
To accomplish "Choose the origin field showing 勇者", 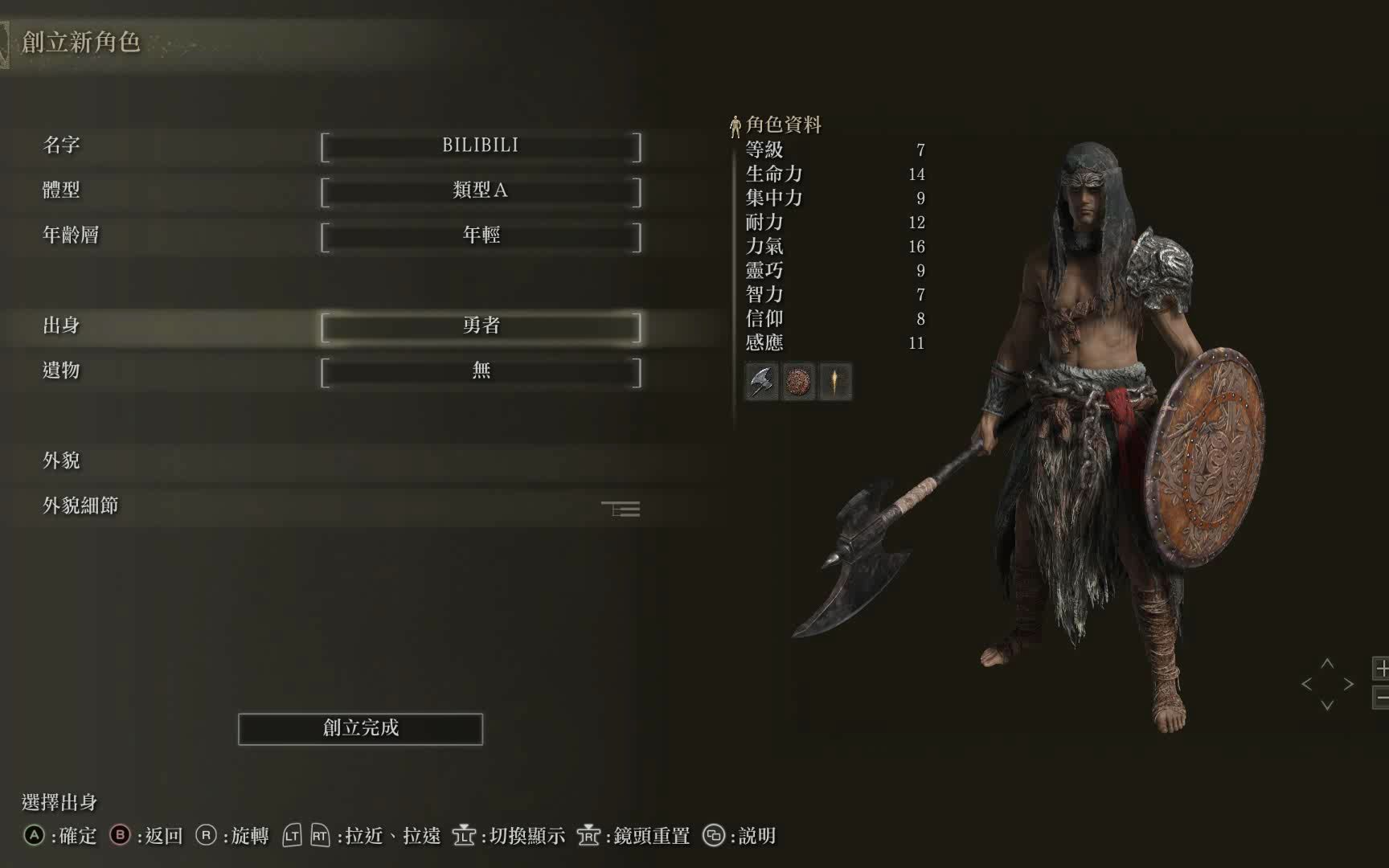I will click(x=481, y=326).
